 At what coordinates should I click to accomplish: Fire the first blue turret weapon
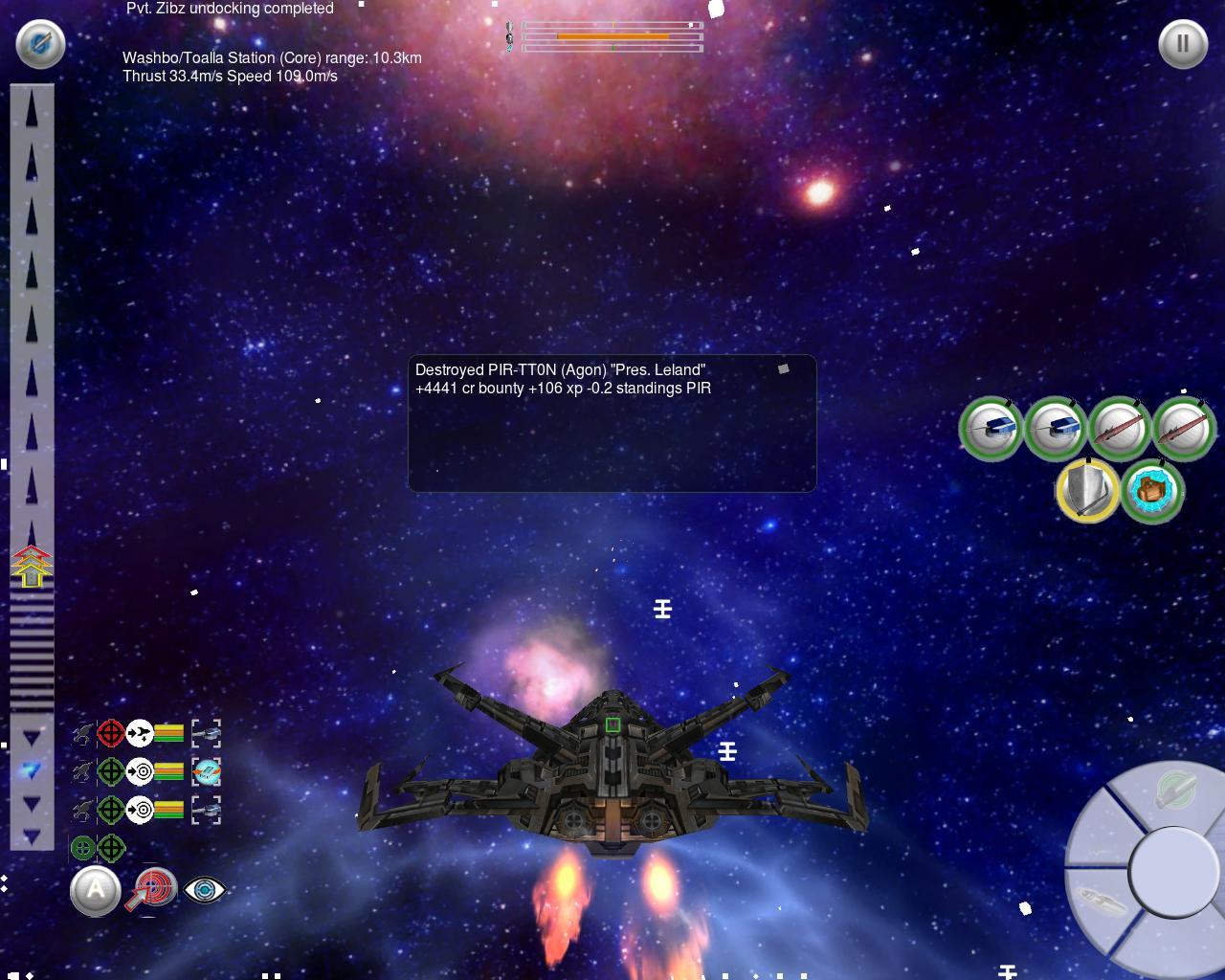(991, 428)
